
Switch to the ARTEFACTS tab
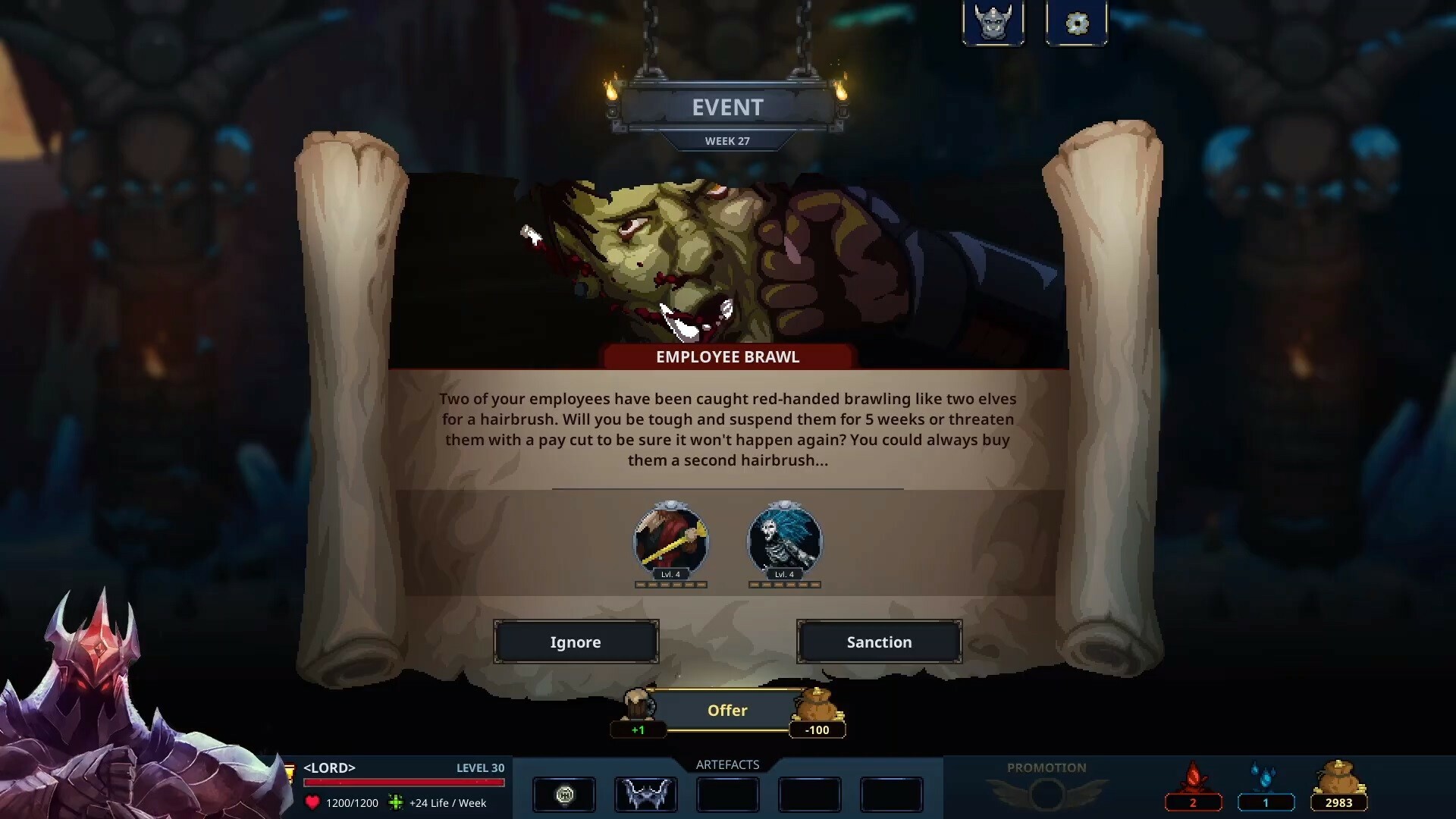726,764
